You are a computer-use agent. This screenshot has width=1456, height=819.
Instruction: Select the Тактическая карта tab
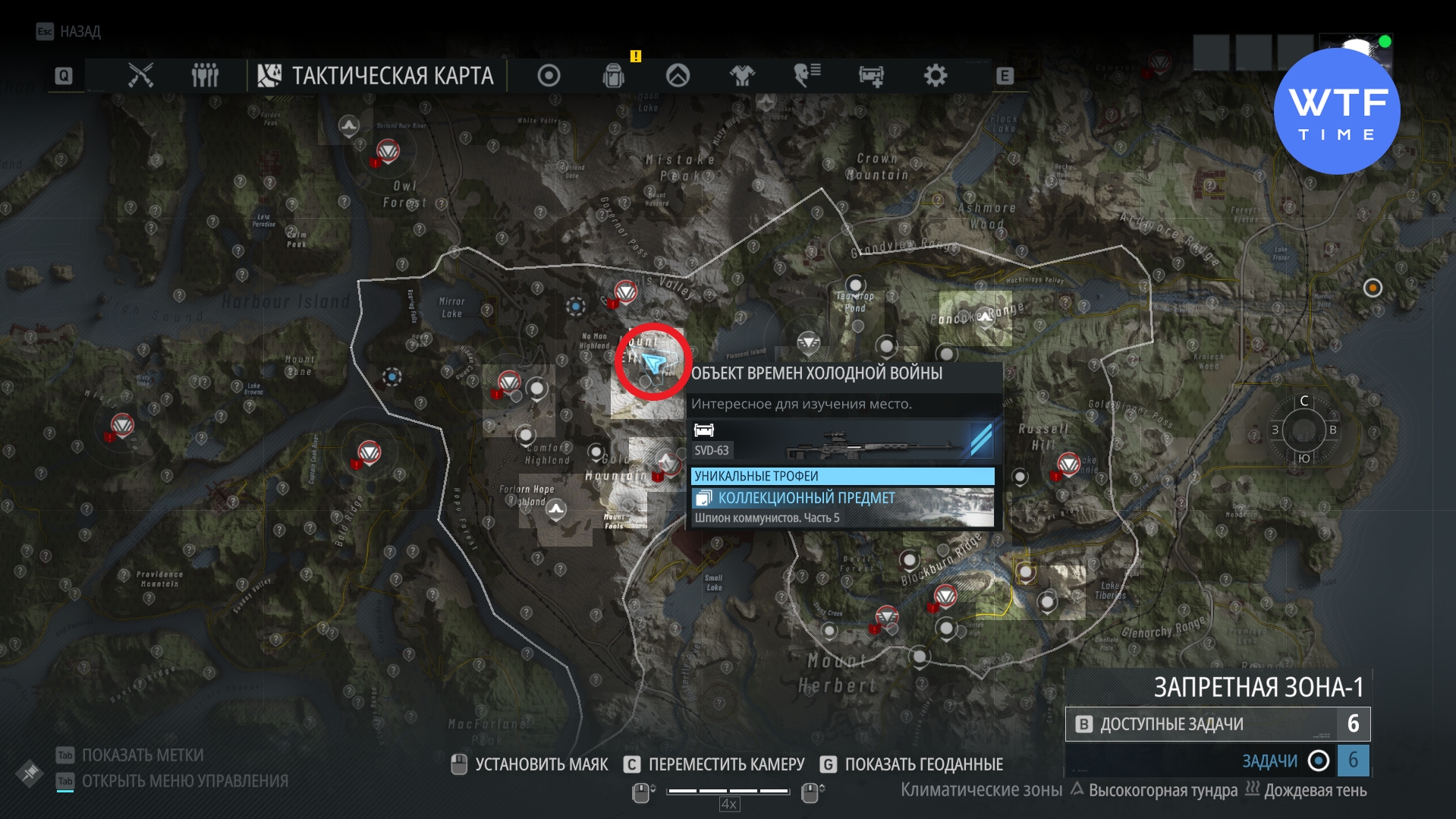tap(376, 76)
